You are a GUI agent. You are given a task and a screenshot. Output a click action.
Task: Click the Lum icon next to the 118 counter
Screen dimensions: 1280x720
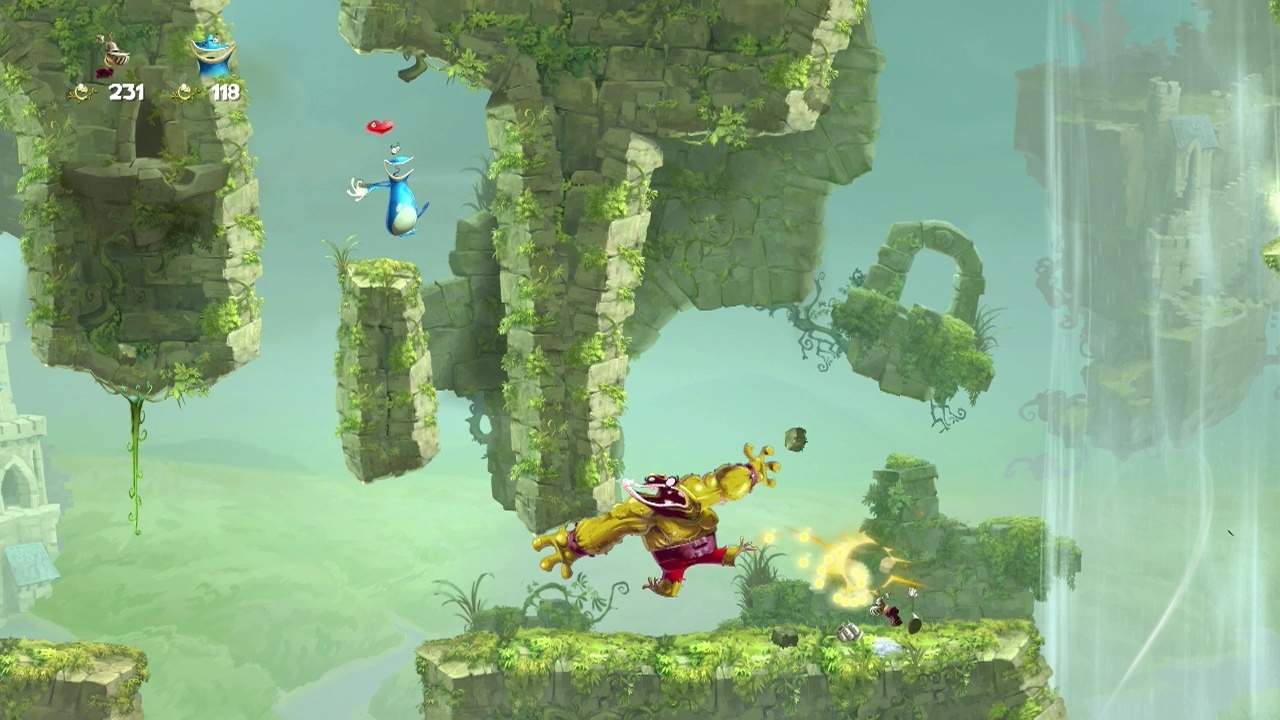point(184,92)
